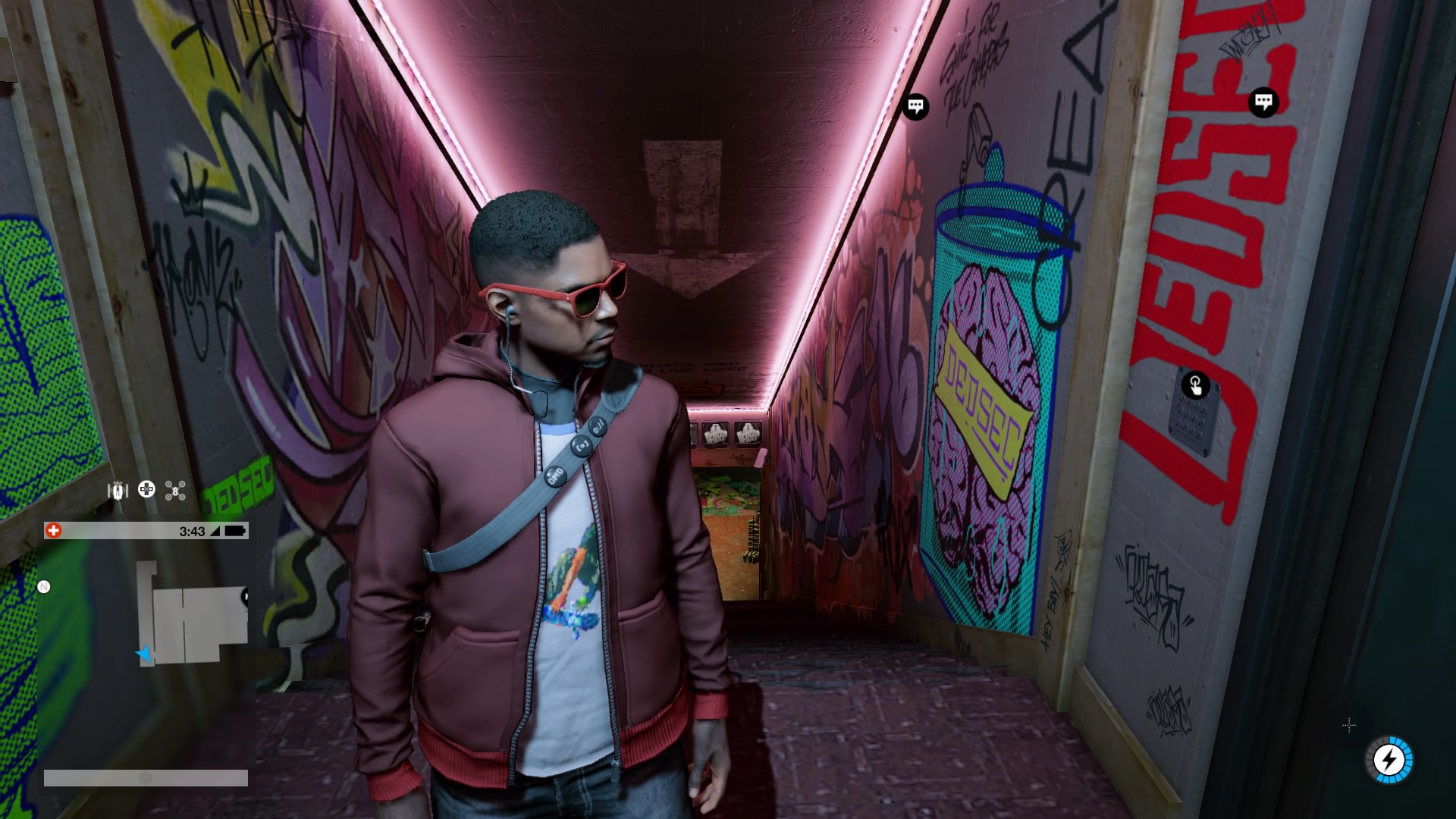
Task: Select speech bubble marker beside red DEDSEC lettering
Action: pos(1263,102)
